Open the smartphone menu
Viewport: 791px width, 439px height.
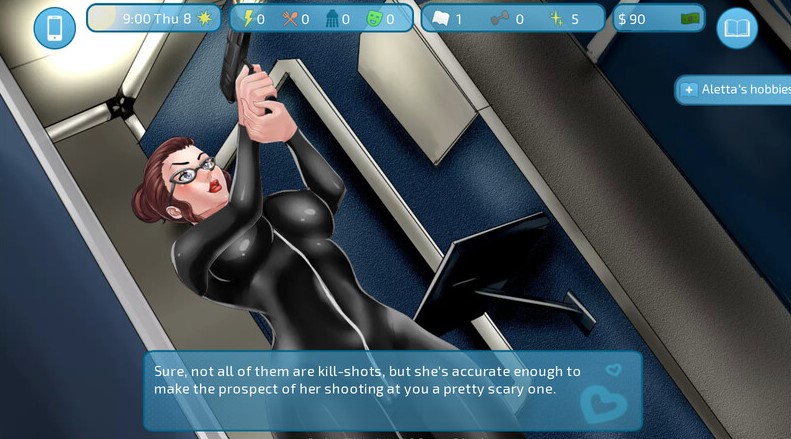point(54,28)
